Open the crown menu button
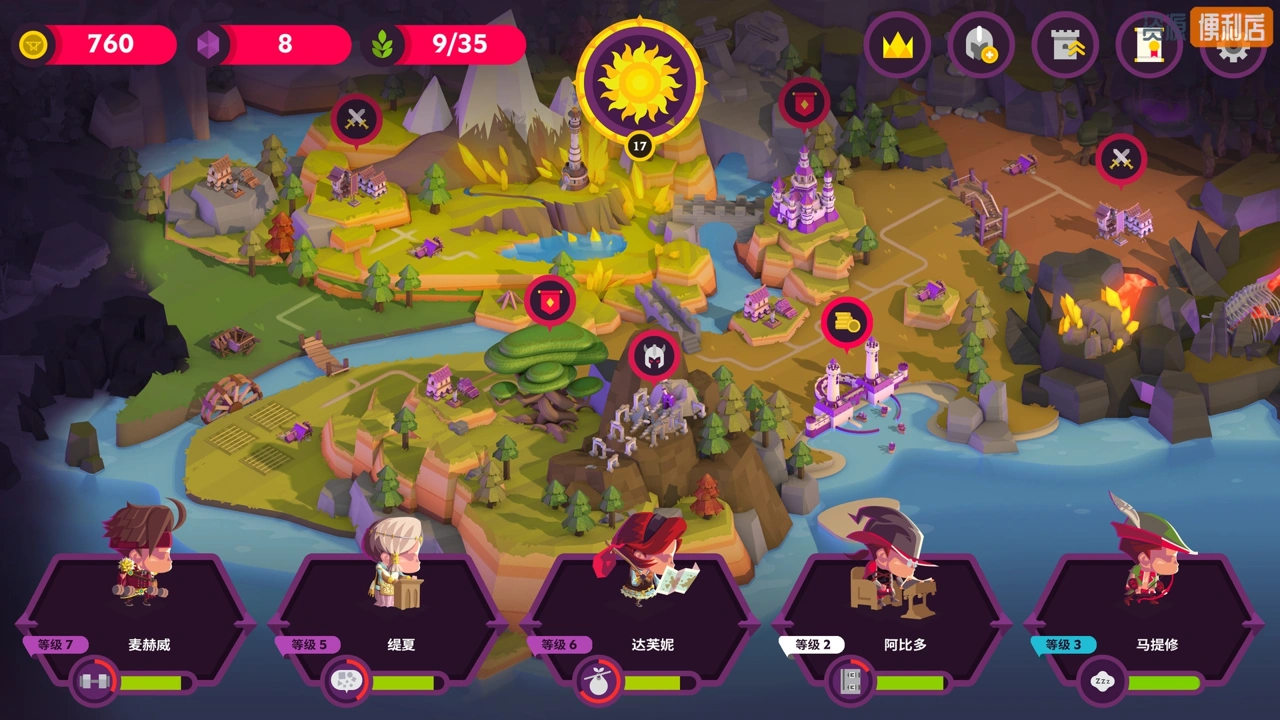Image resolution: width=1280 pixels, height=720 pixels. pos(898,45)
